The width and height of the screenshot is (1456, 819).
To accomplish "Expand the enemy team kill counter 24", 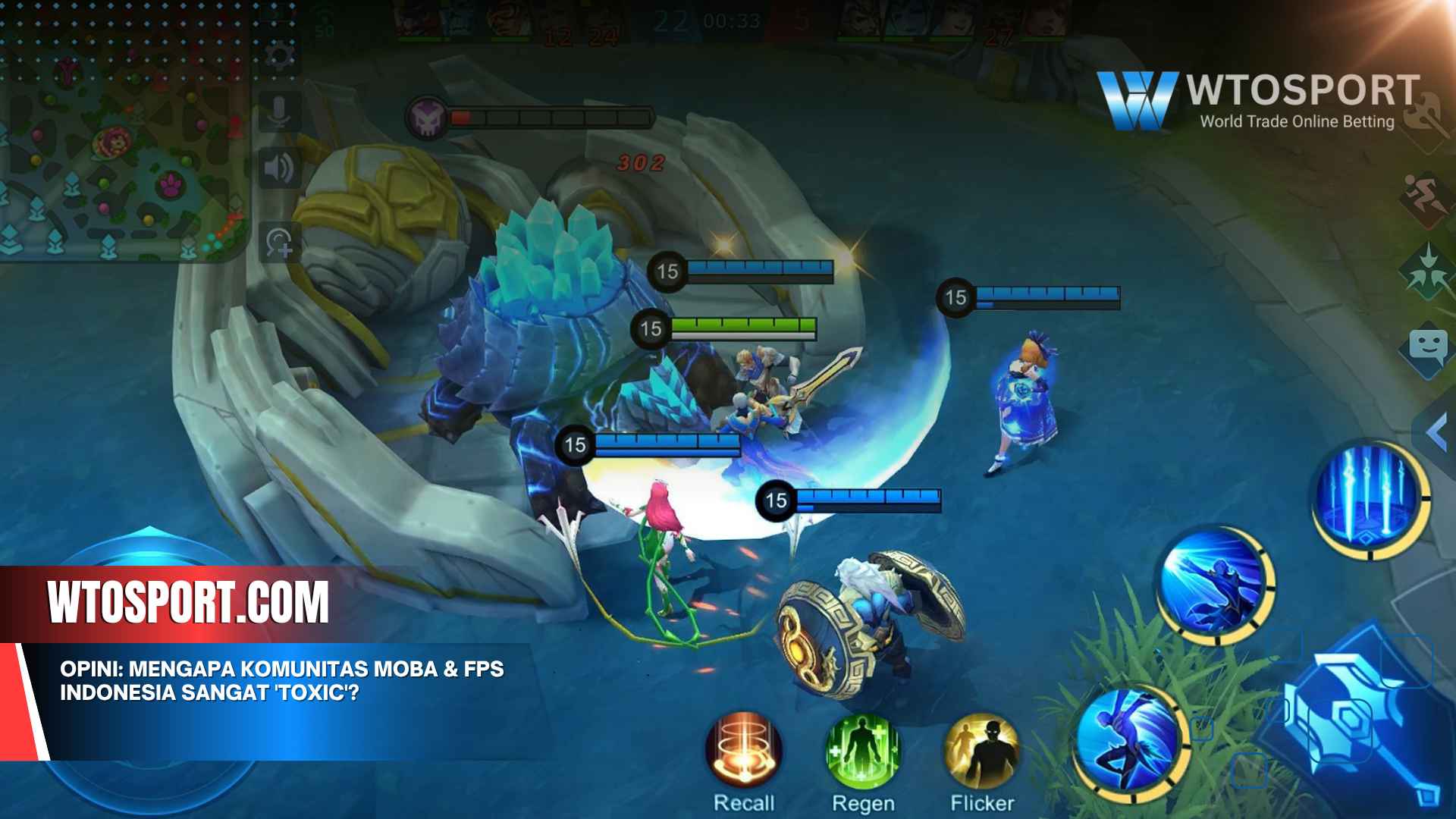I will [604, 34].
